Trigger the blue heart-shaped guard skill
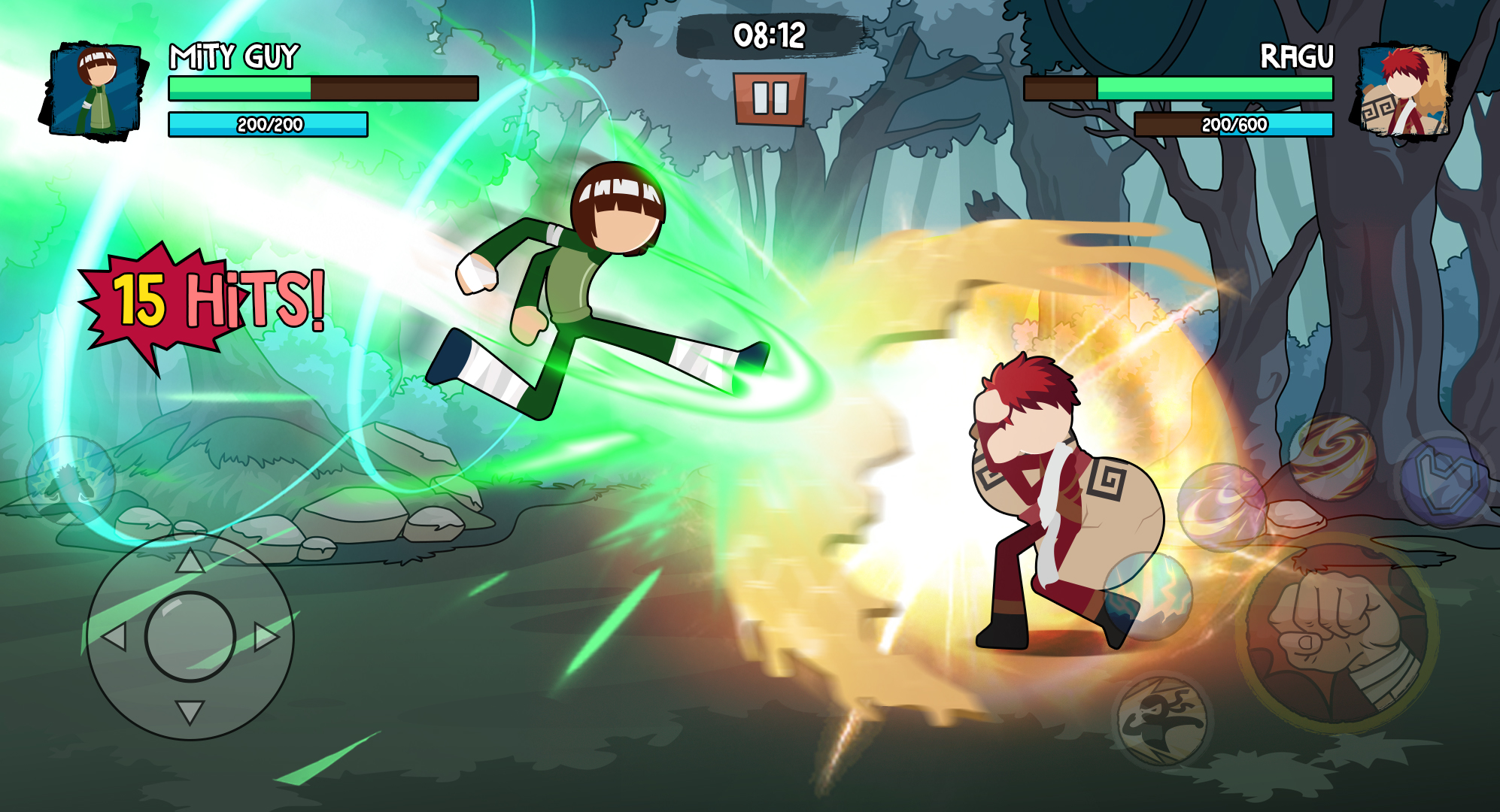Viewport: 1500px width, 812px height. tap(1444, 480)
